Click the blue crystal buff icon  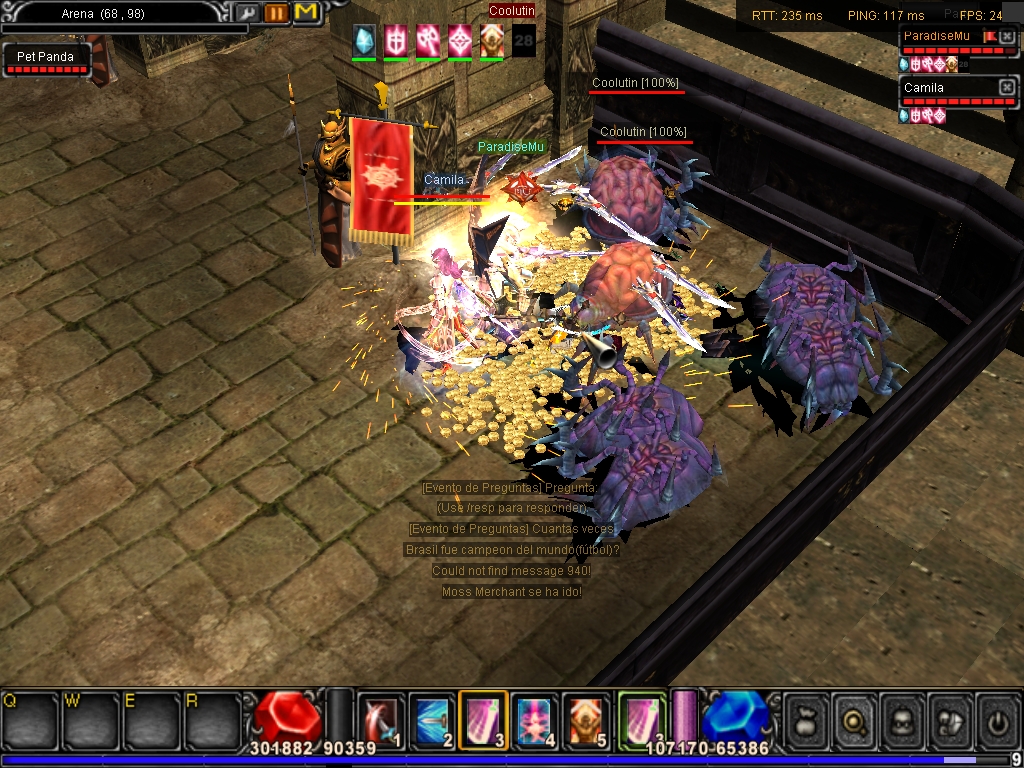(364, 40)
